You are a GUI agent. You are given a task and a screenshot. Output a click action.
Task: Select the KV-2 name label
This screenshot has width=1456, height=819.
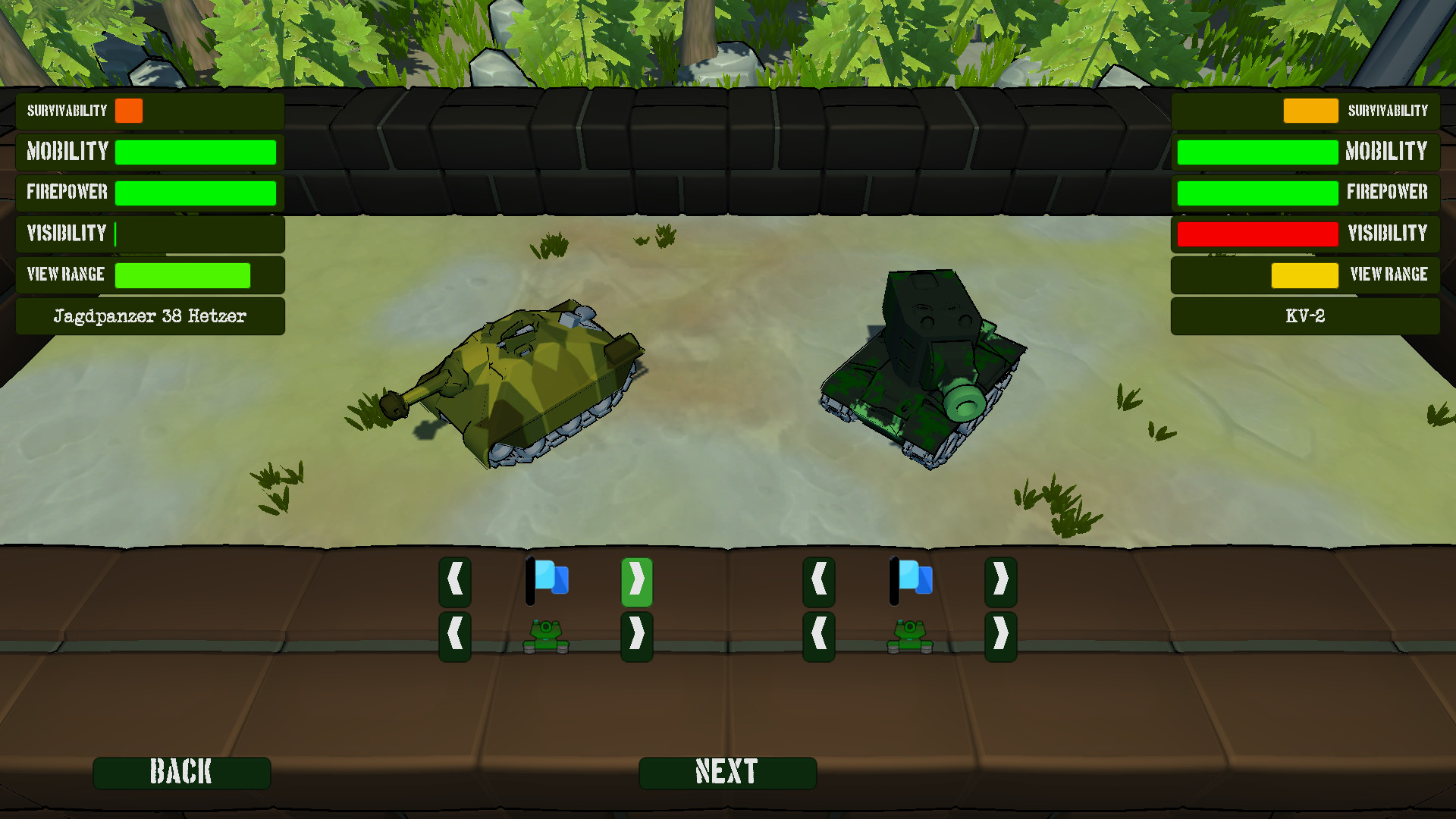(1305, 315)
